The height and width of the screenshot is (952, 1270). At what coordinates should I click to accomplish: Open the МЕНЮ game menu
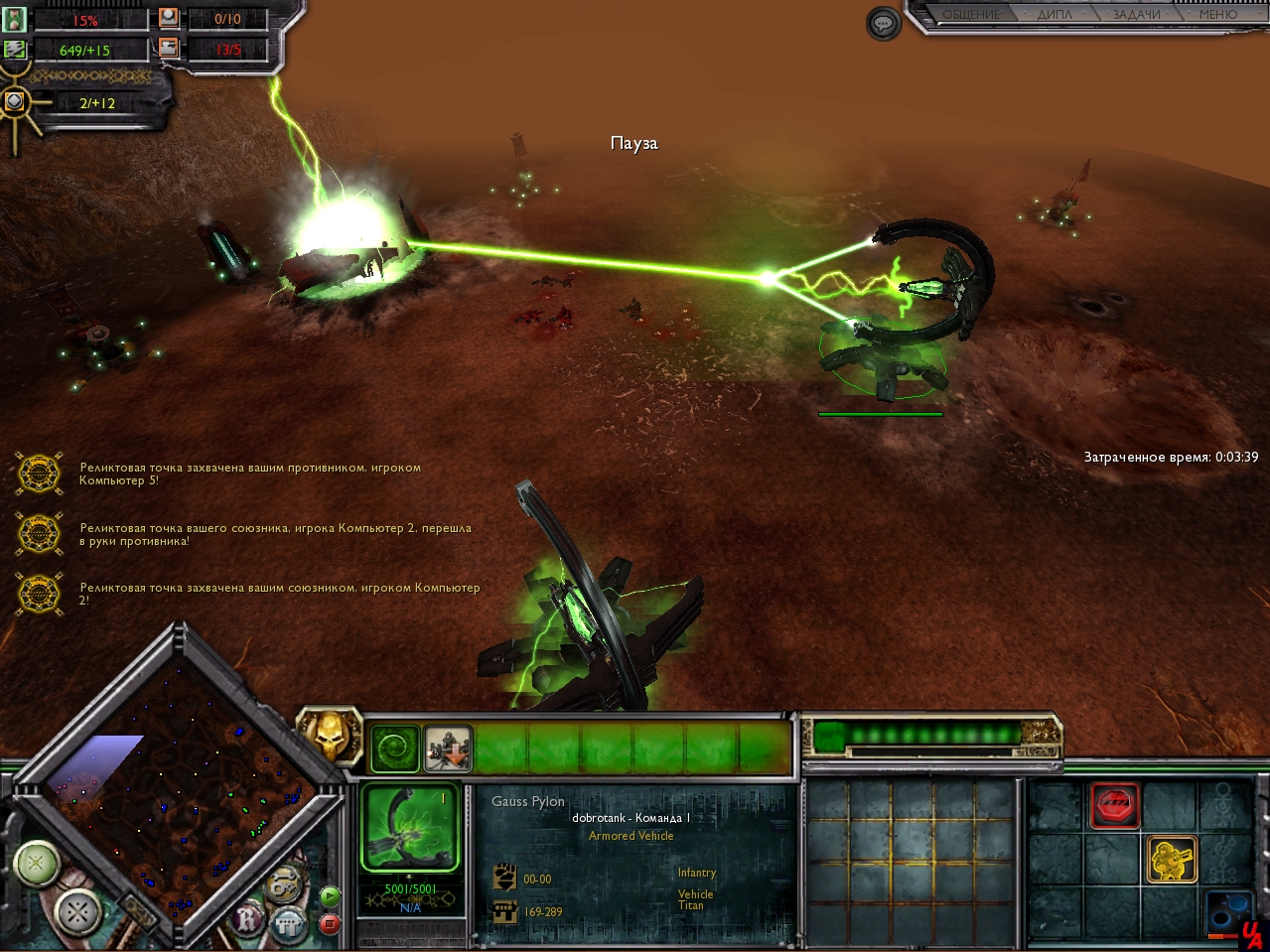(1217, 14)
